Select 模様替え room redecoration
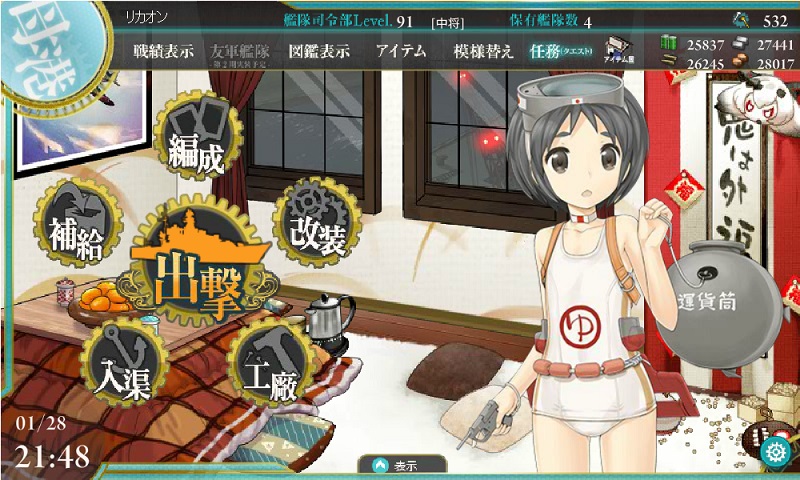This screenshot has height=480, width=800. tap(482, 52)
